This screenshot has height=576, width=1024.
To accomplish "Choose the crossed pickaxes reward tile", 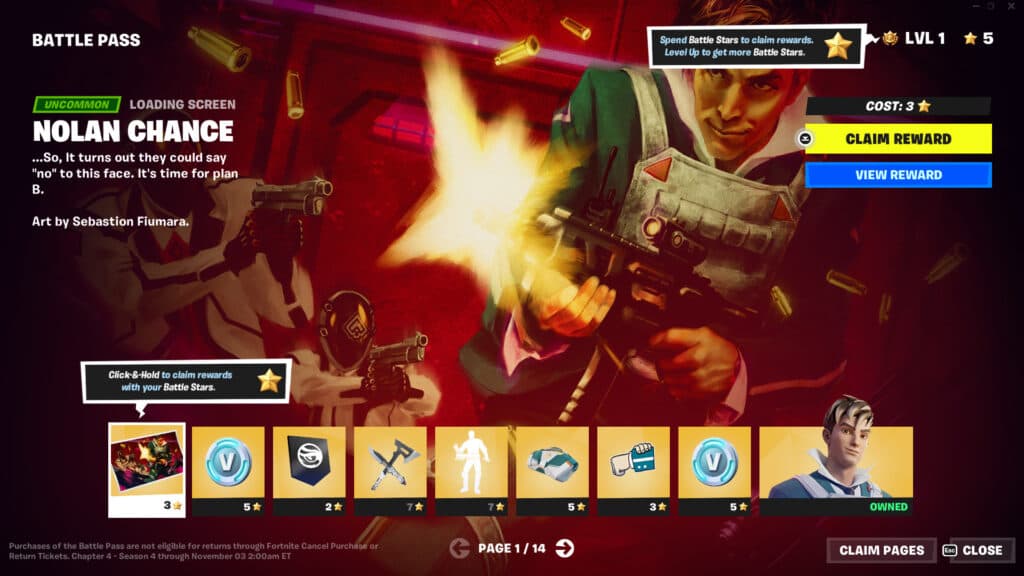I will click(x=390, y=462).
